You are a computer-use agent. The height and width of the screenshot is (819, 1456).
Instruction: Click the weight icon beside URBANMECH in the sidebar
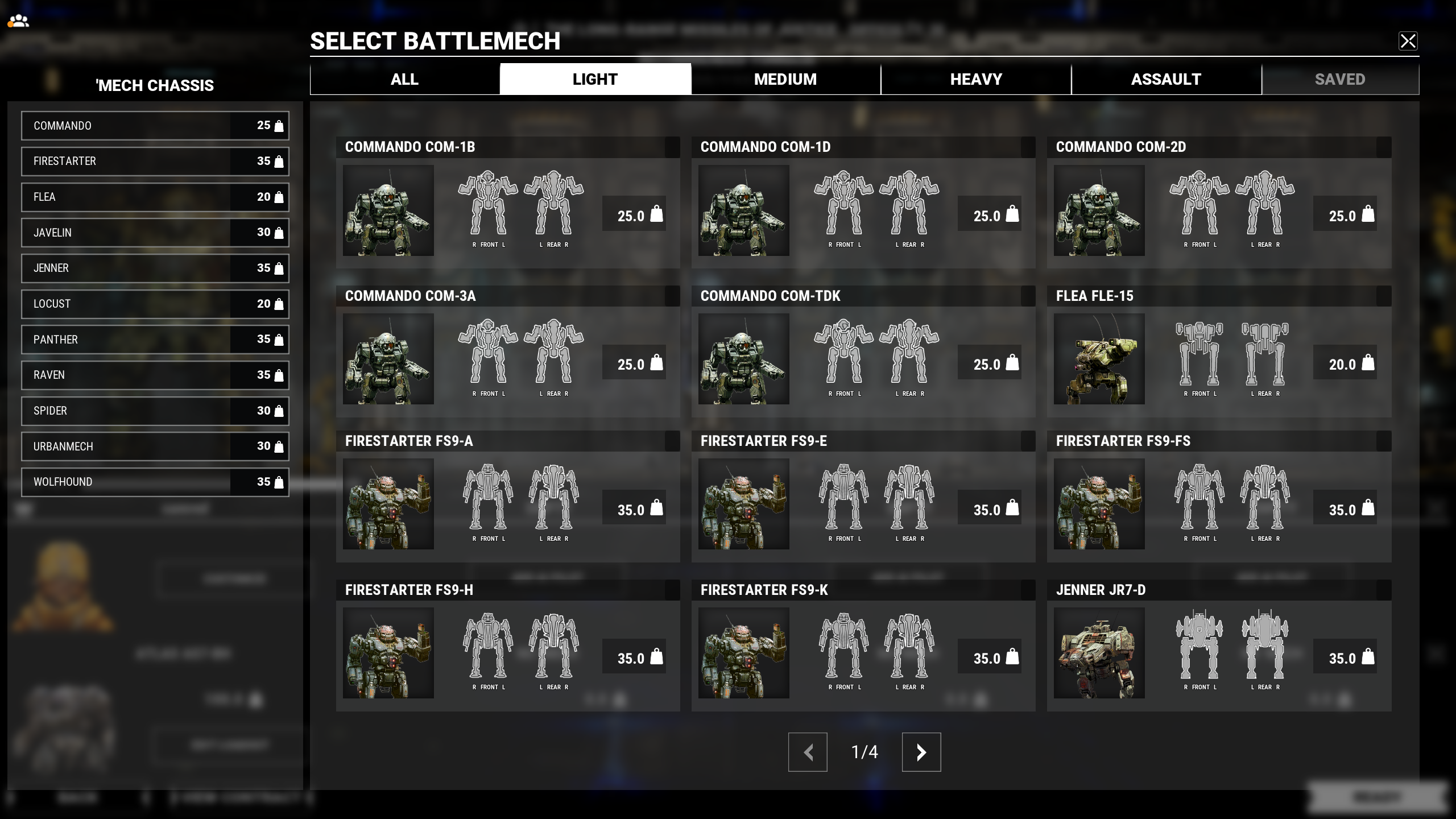click(278, 446)
